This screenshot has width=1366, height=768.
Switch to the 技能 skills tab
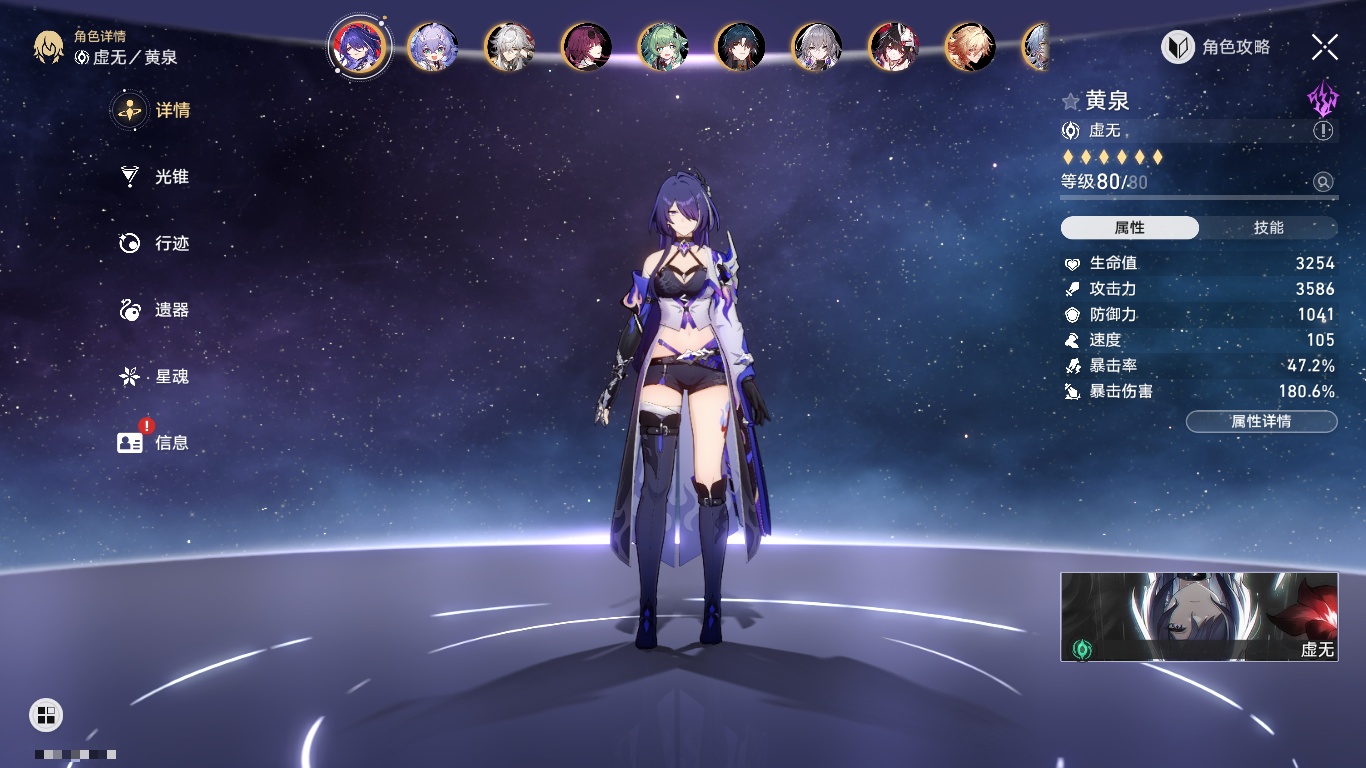1268,228
